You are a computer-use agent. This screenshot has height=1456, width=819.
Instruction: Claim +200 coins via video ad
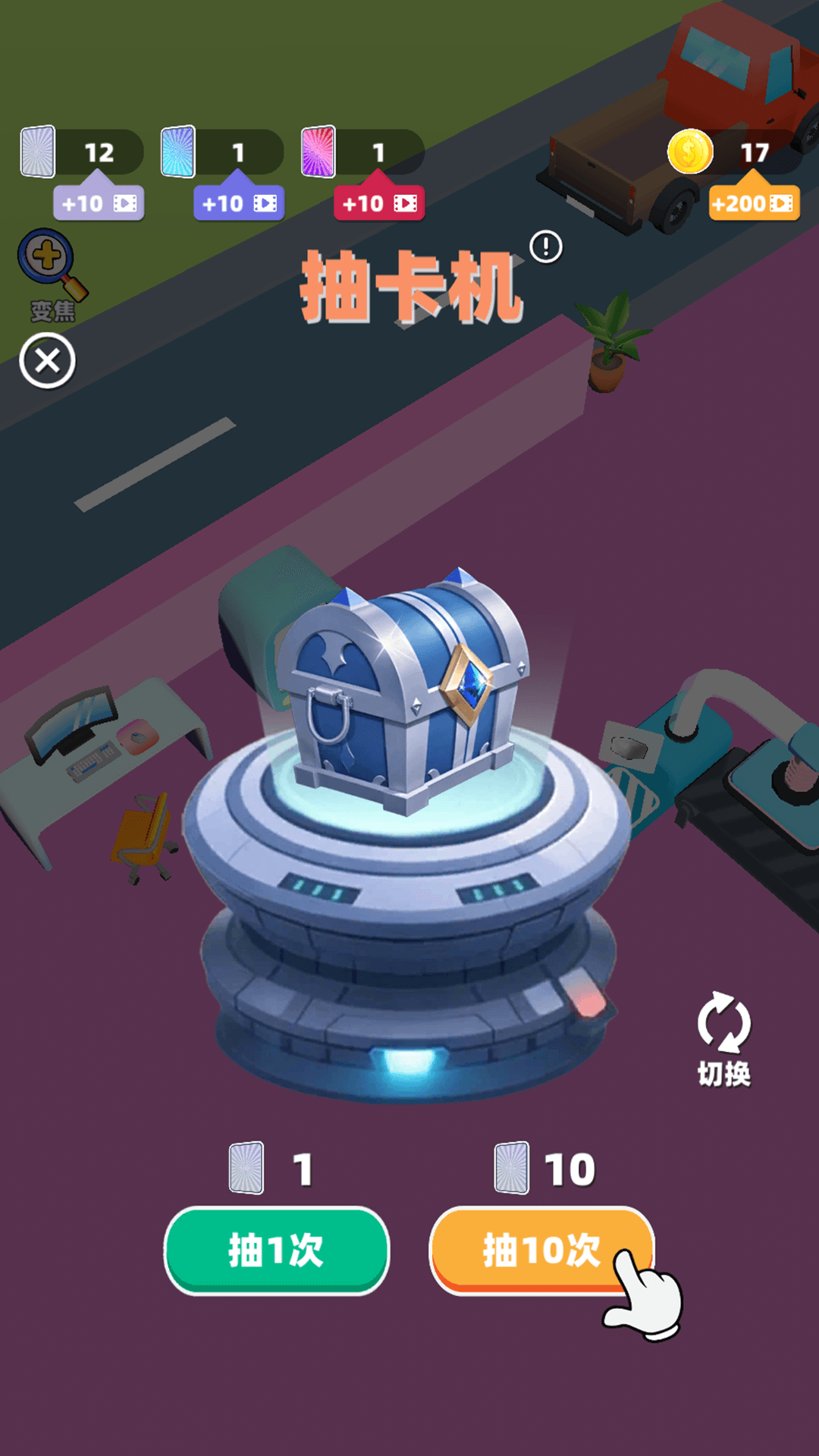pyautogui.click(x=754, y=203)
